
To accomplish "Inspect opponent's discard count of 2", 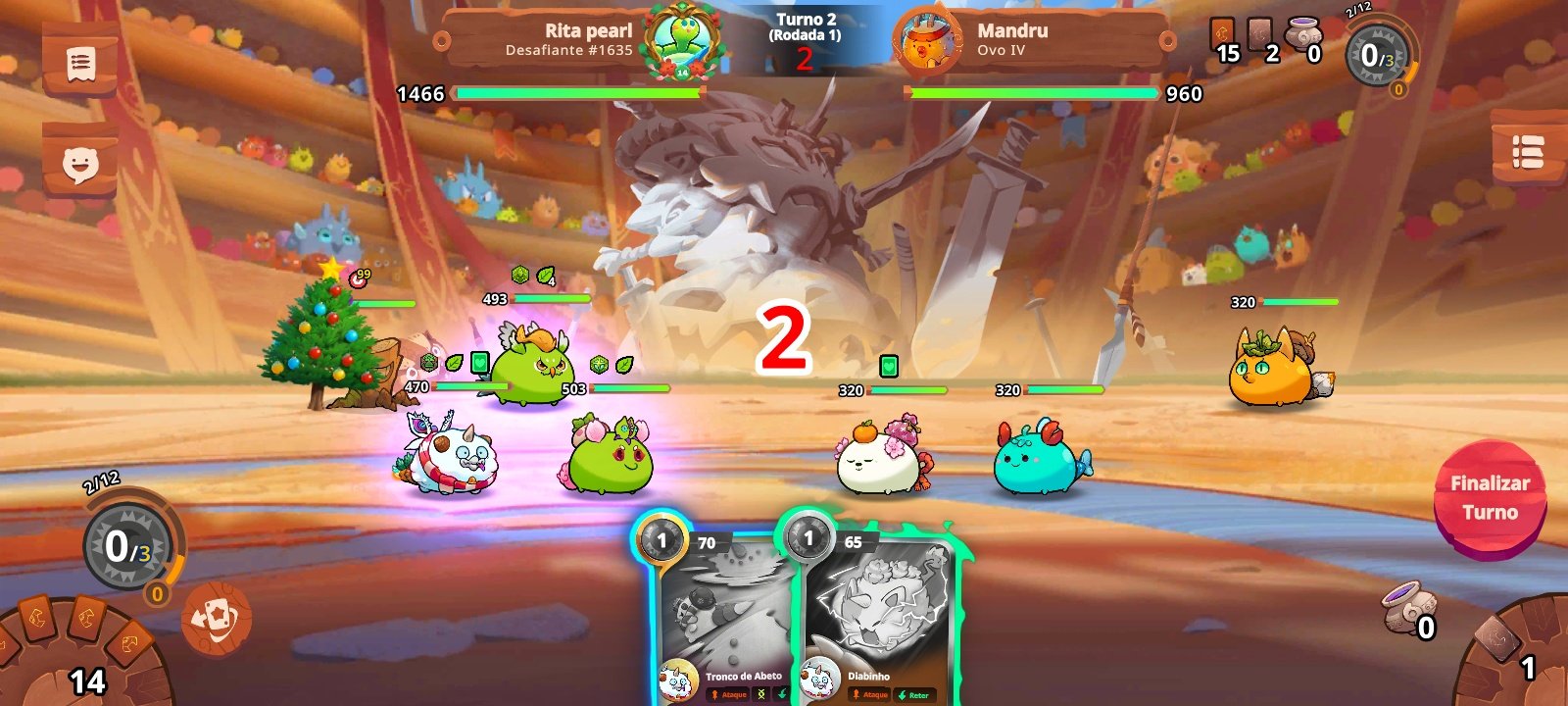I will [x=1262, y=40].
